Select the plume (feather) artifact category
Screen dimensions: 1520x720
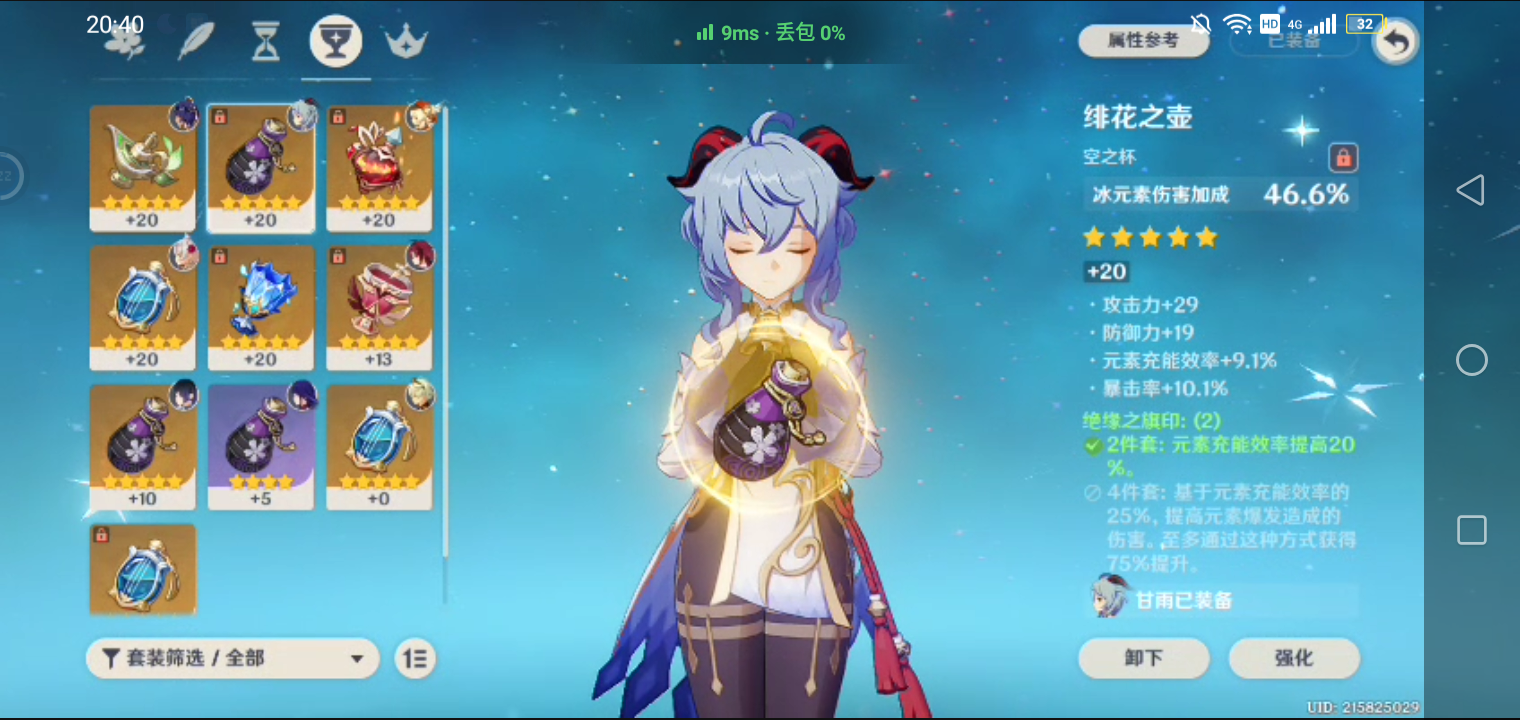pos(195,40)
